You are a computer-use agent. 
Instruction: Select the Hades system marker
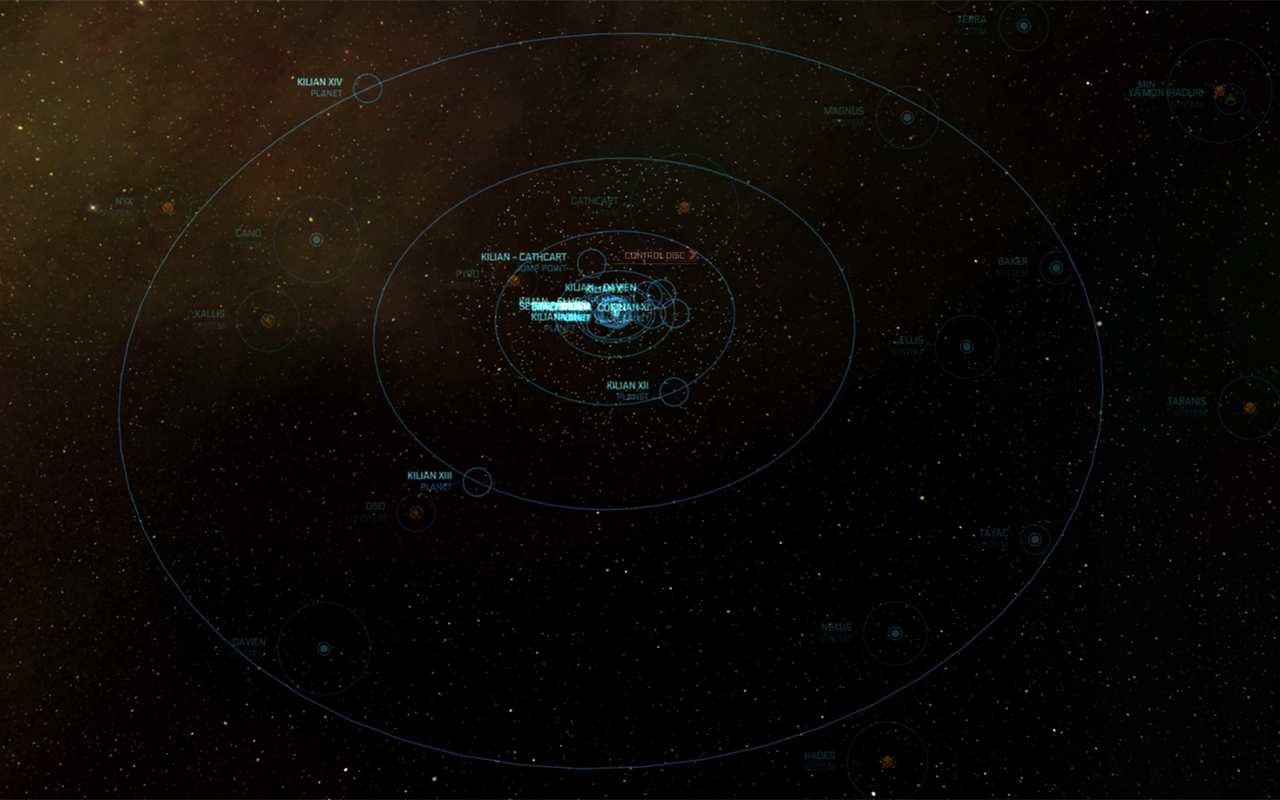(886, 762)
